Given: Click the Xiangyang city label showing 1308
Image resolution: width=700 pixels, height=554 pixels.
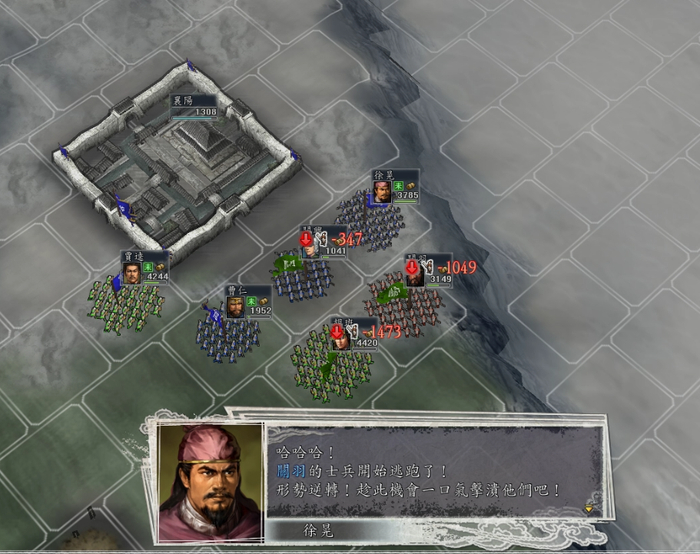Looking at the screenshot, I should (192, 107).
